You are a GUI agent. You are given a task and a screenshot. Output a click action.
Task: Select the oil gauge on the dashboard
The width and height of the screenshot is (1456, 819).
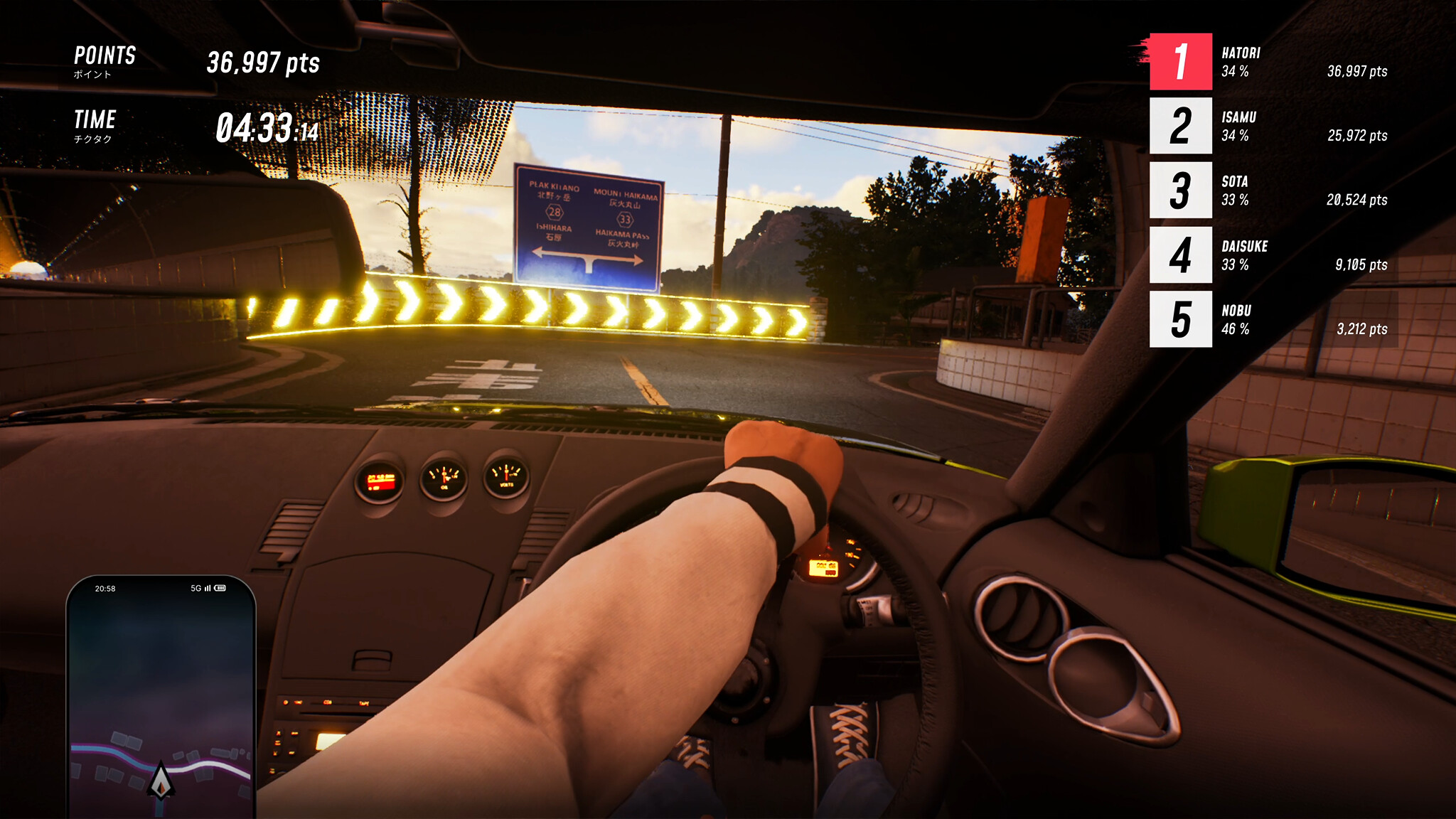click(x=444, y=478)
